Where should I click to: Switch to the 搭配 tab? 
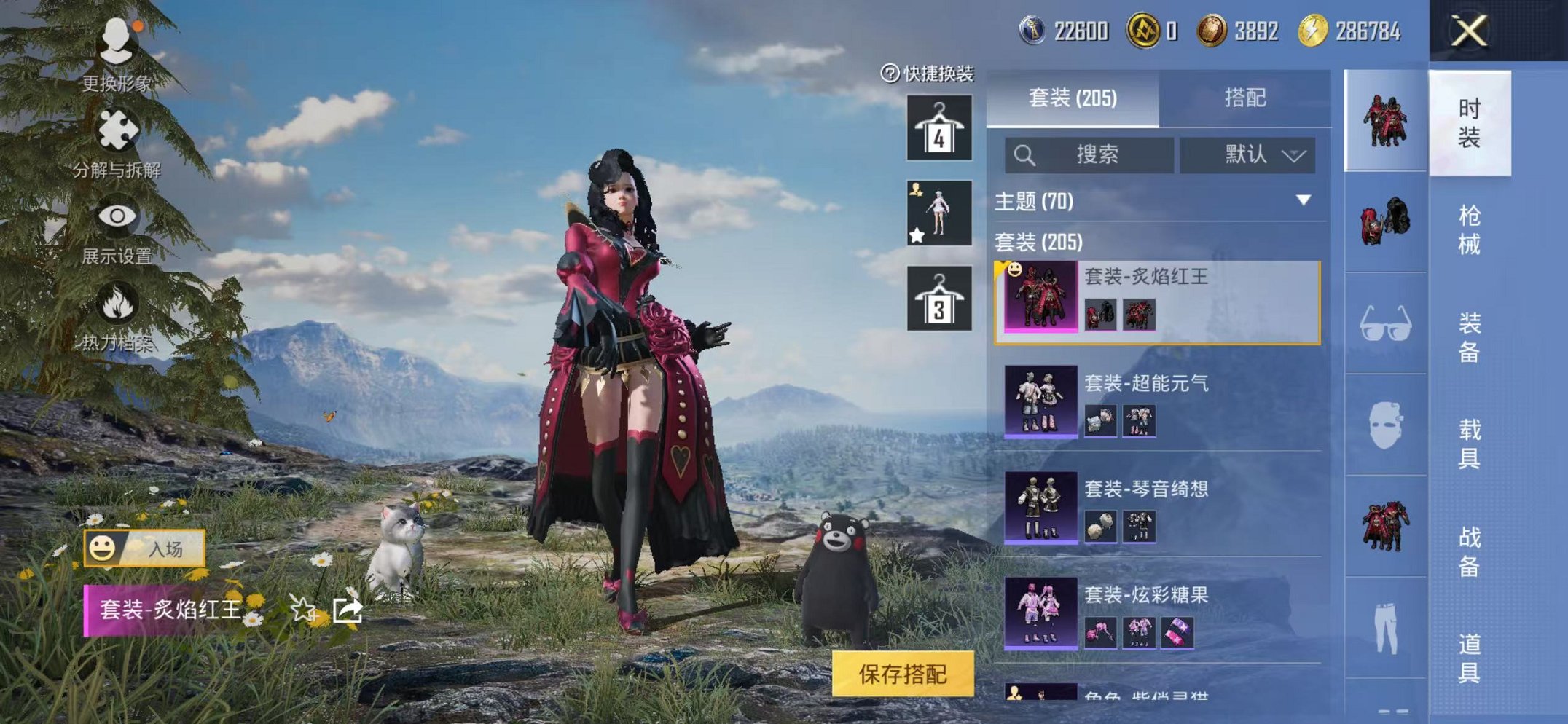[x=1246, y=98]
